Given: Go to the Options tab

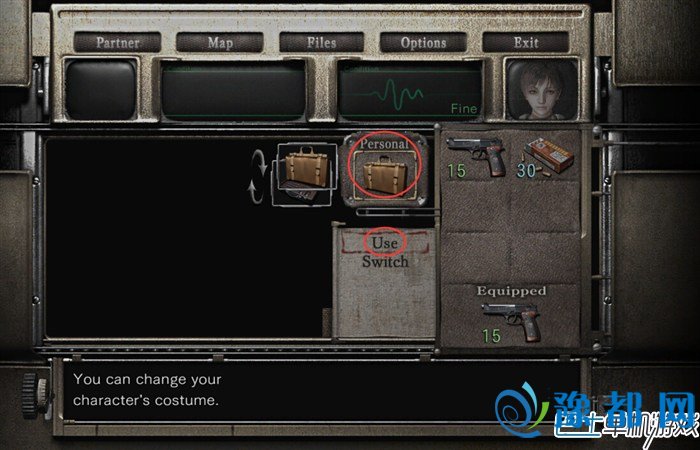Looking at the screenshot, I should pyautogui.click(x=423, y=42).
